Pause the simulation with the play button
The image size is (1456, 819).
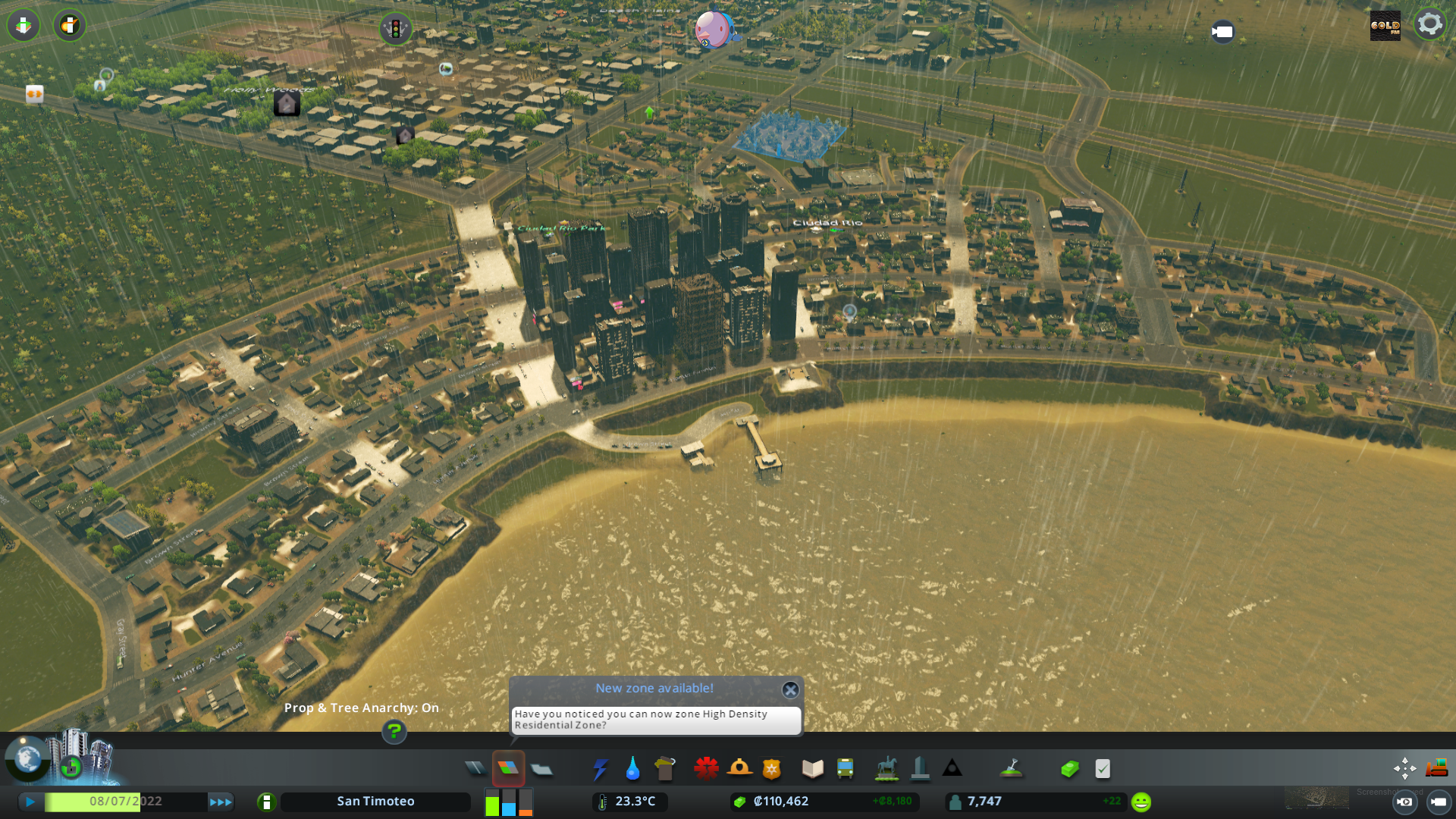pyautogui.click(x=29, y=801)
